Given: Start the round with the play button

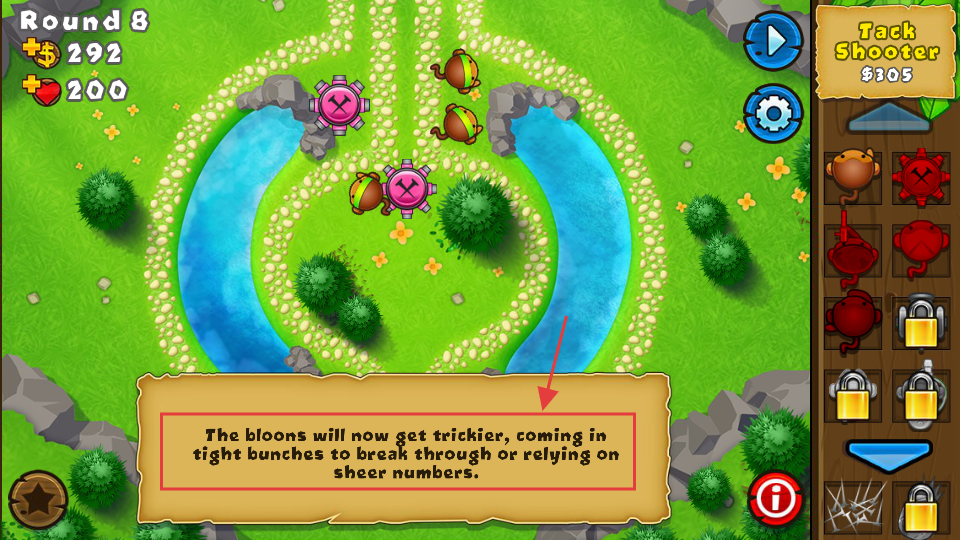Looking at the screenshot, I should [773, 41].
